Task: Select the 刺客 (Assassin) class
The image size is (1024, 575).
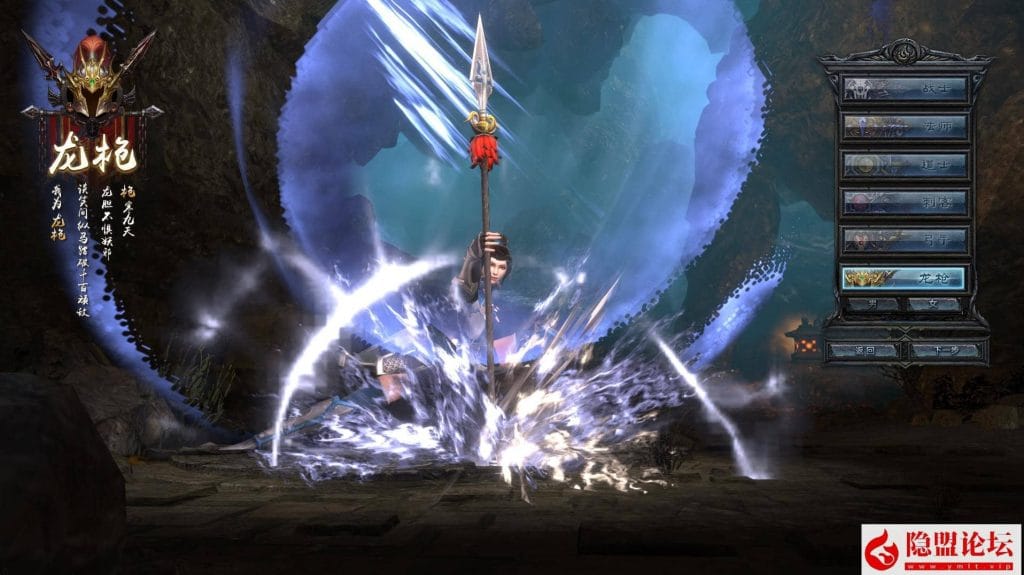Action: click(x=904, y=202)
